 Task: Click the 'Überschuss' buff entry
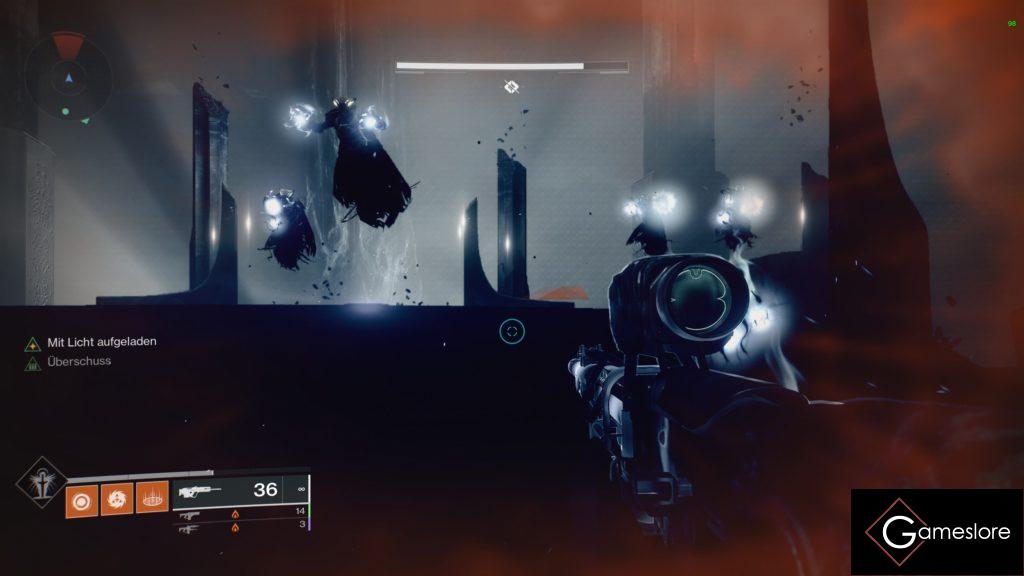tap(78, 362)
